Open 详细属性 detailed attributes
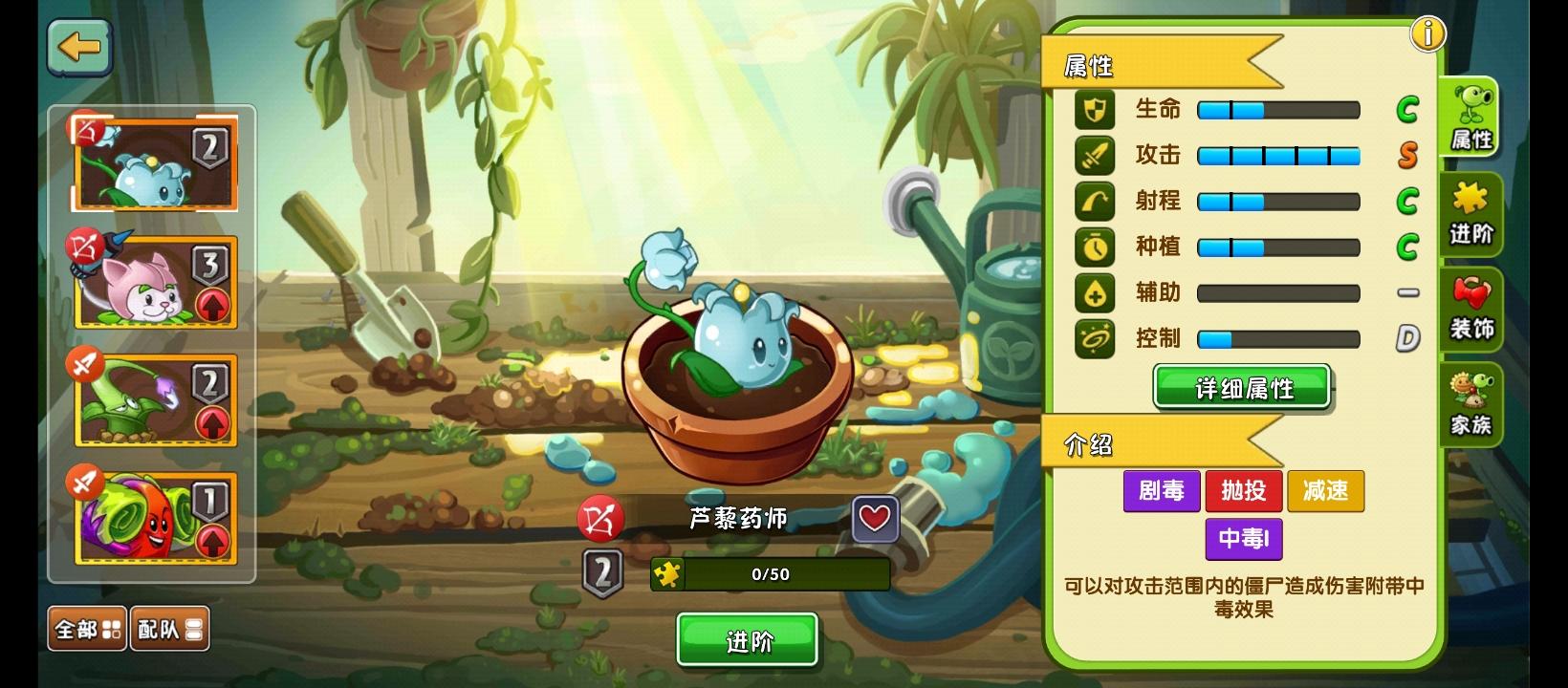 (x=1242, y=388)
